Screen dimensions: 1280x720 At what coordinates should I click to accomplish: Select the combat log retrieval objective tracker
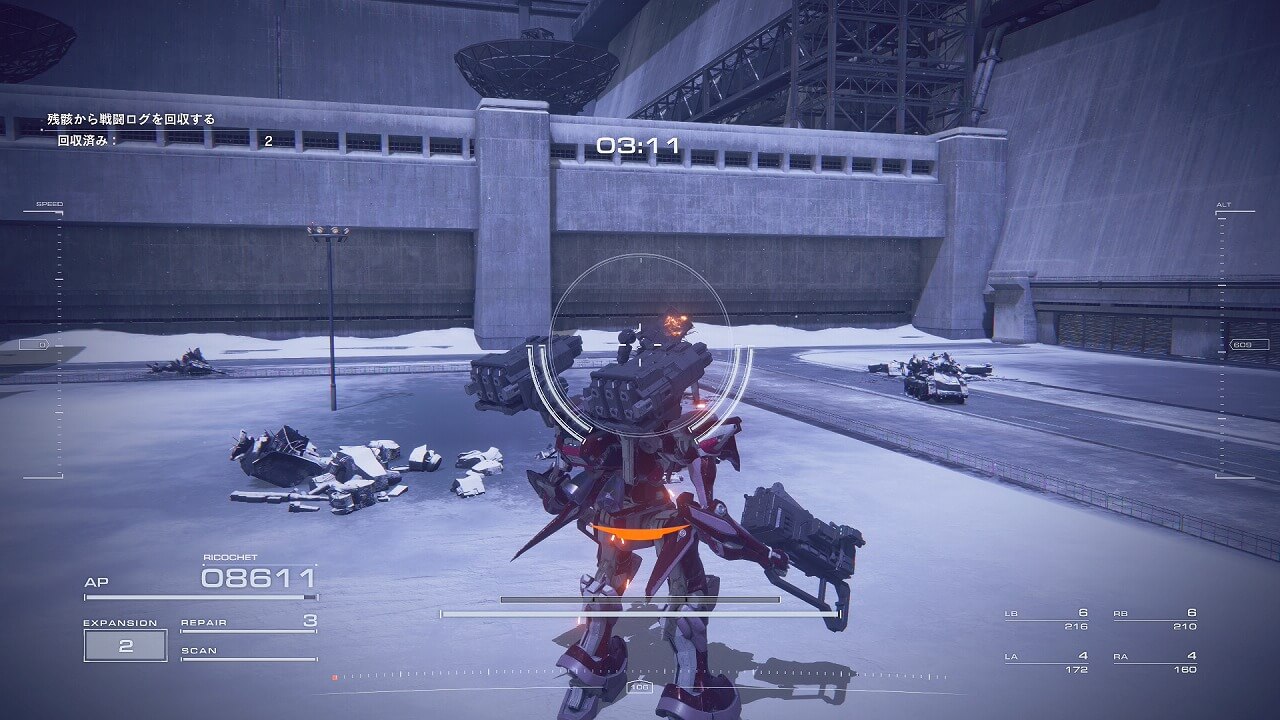pyautogui.click(x=131, y=120)
